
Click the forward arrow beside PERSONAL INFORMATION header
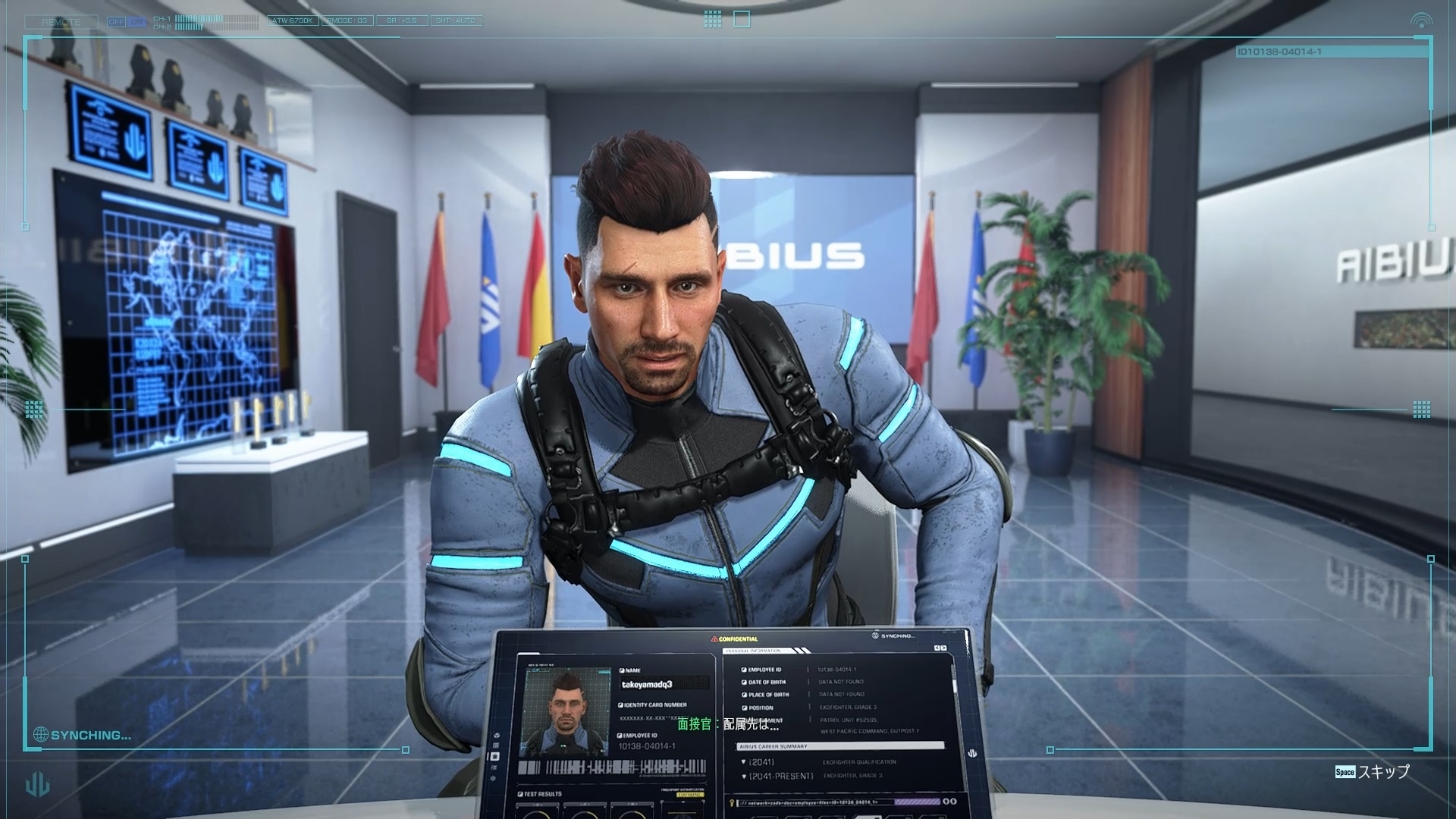click(x=944, y=648)
